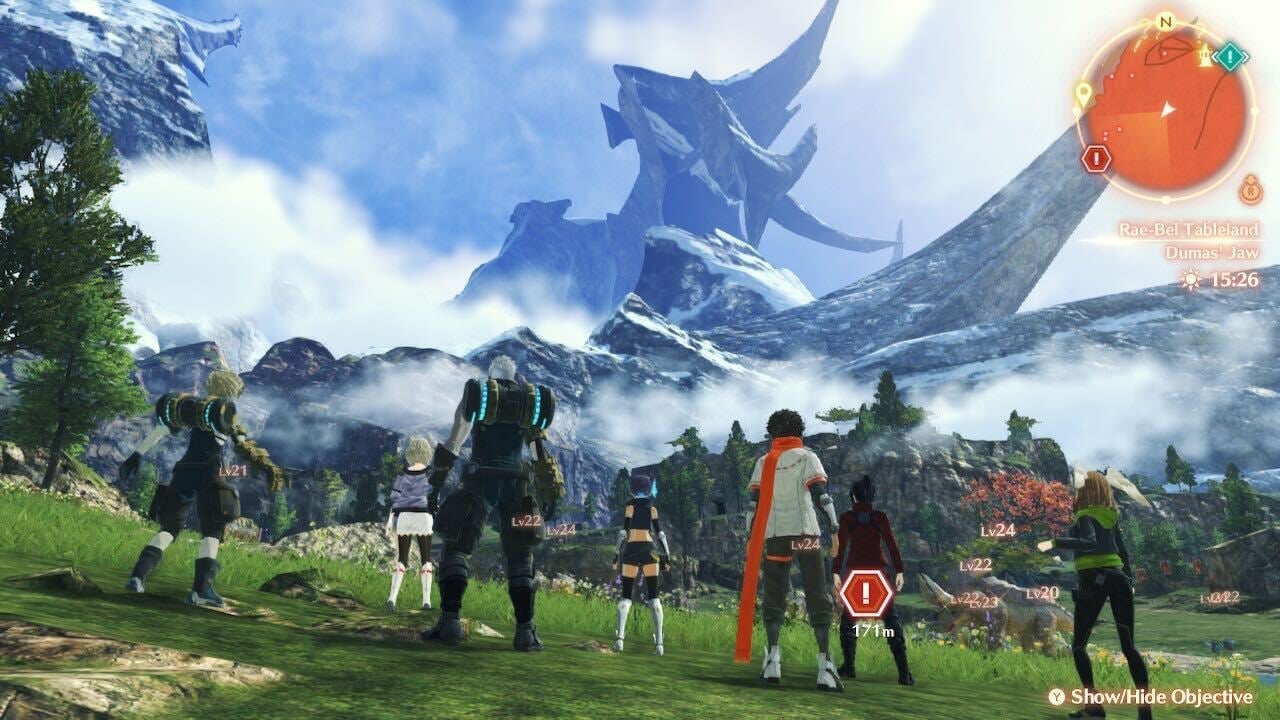Screen dimensions: 1280x720
Task: Click the red hexagonal alert icon on minimap
Action: click(x=1096, y=157)
